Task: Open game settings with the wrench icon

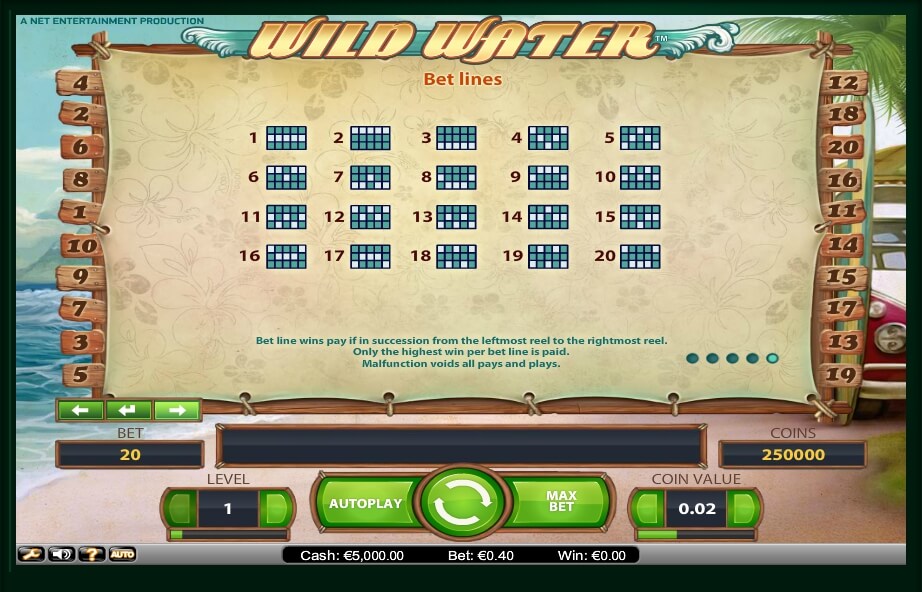Action: click(x=31, y=554)
